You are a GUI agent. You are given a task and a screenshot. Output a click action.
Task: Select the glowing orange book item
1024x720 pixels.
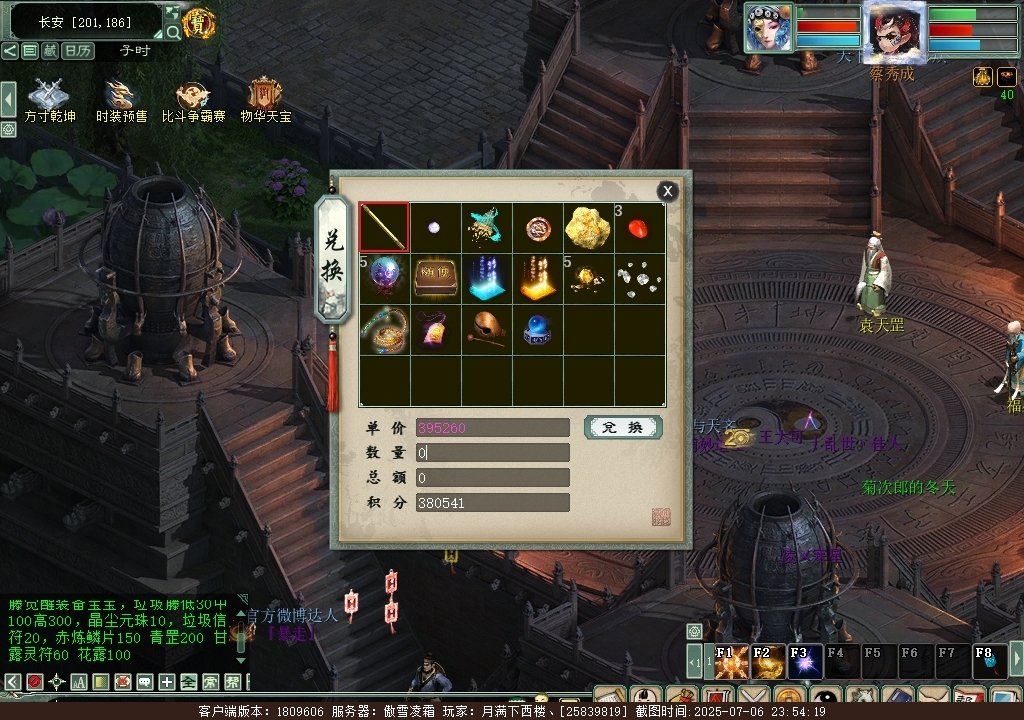pos(537,279)
